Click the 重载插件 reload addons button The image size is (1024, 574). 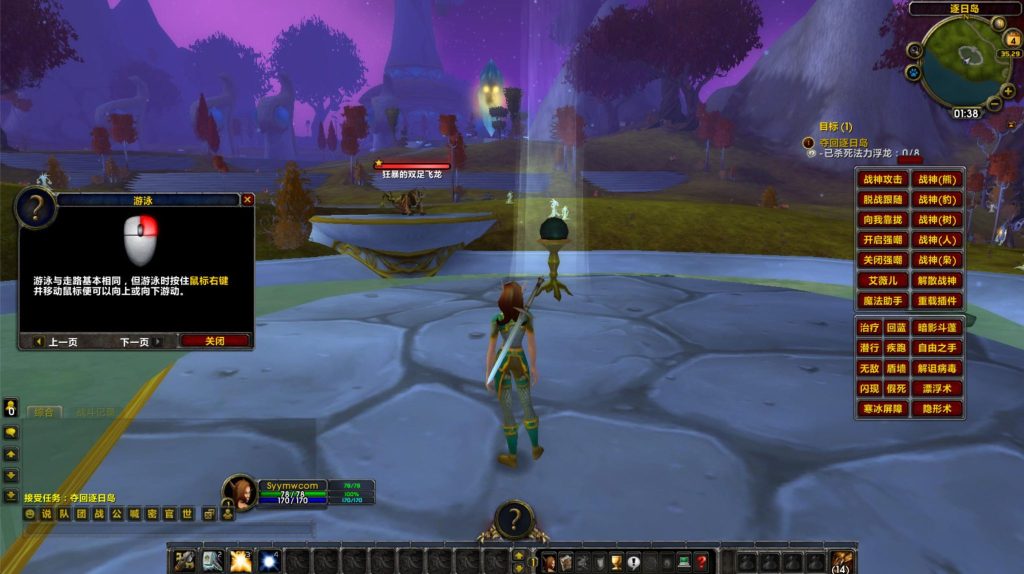tap(937, 300)
